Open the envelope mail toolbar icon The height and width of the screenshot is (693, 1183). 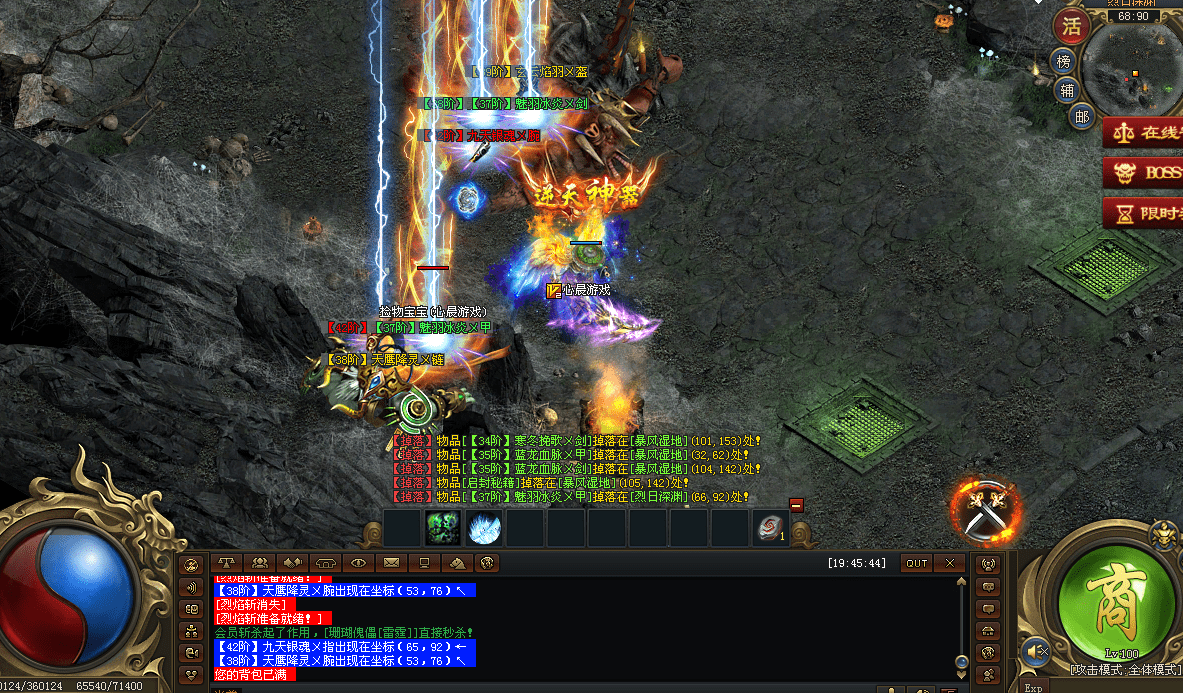coord(391,563)
